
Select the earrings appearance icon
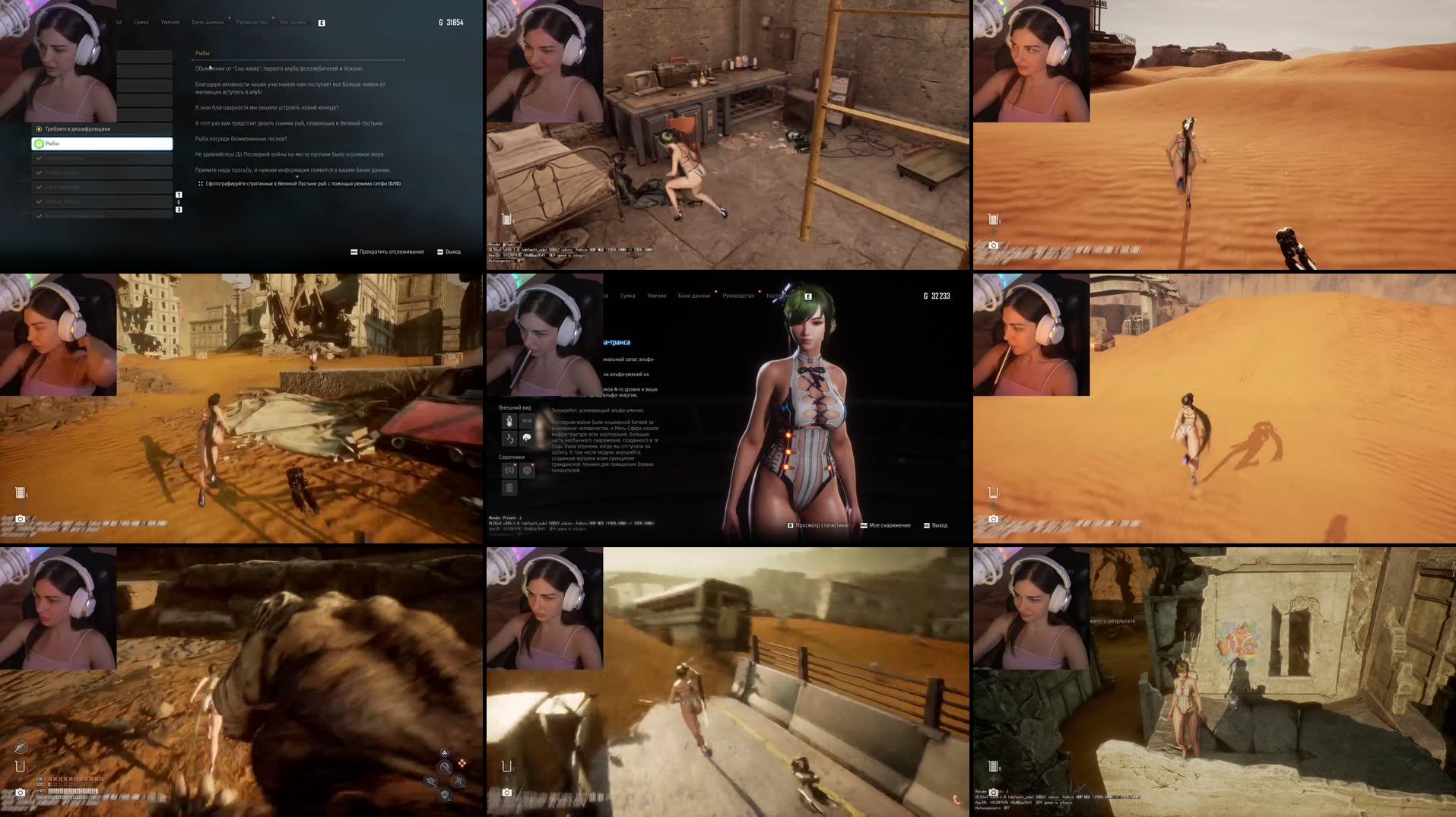click(x=526, y=438)
